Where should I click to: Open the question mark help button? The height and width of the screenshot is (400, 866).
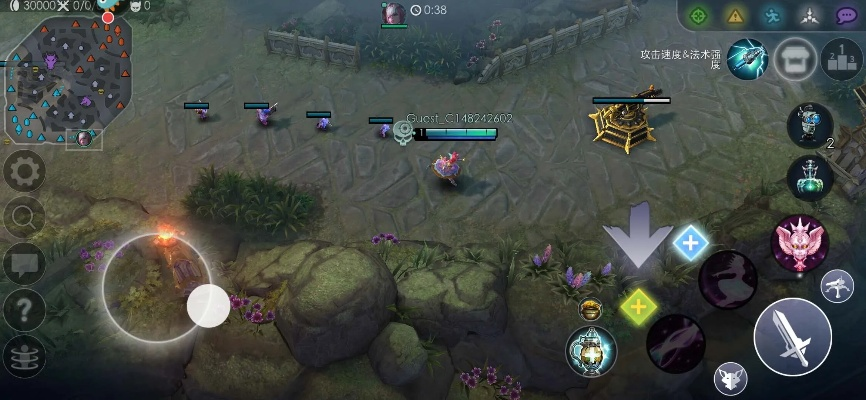coord(24,311)
